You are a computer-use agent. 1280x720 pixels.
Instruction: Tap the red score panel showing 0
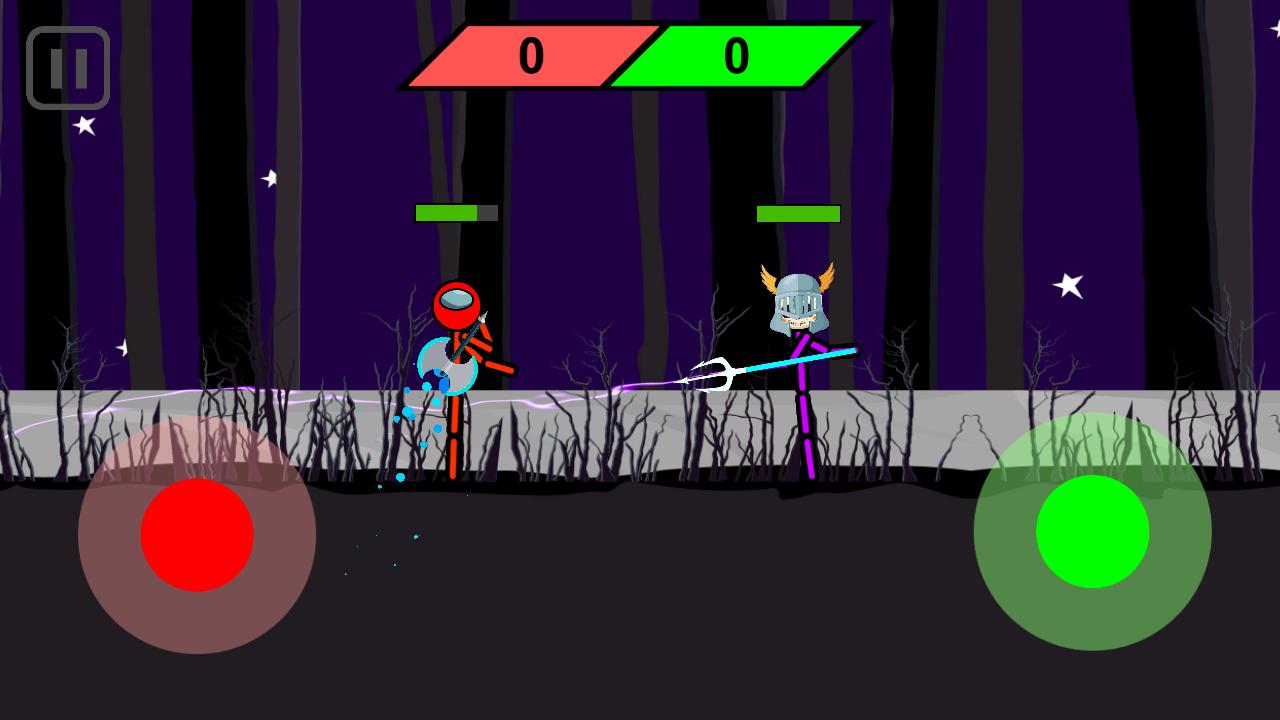(x=530, y=58)
